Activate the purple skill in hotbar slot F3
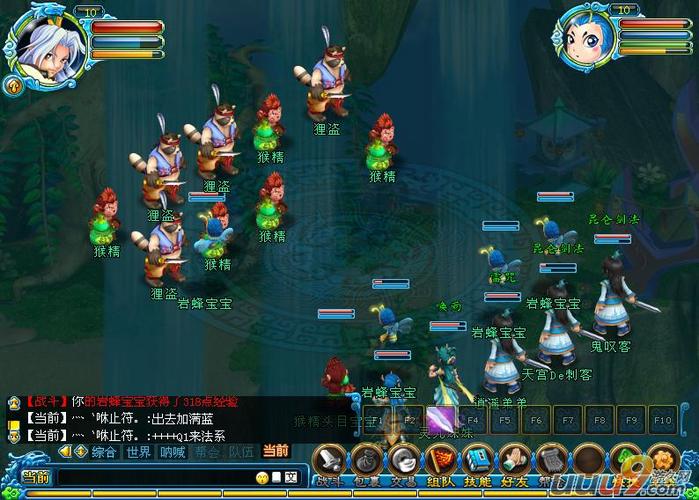Screen dimensions: 699x500 pos(441,419)
